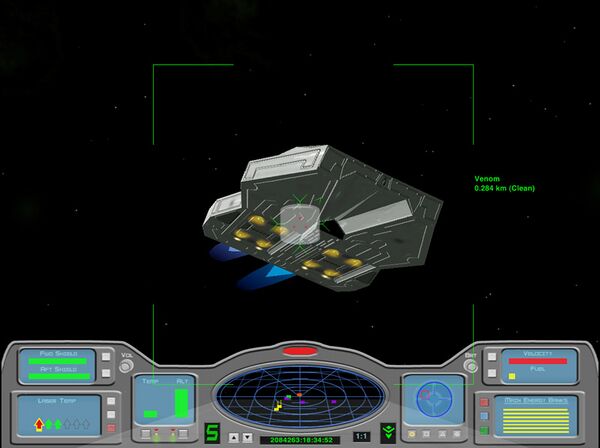
Task: Toggle the 1:1 scanner zoom indicator
Action: 361,436
